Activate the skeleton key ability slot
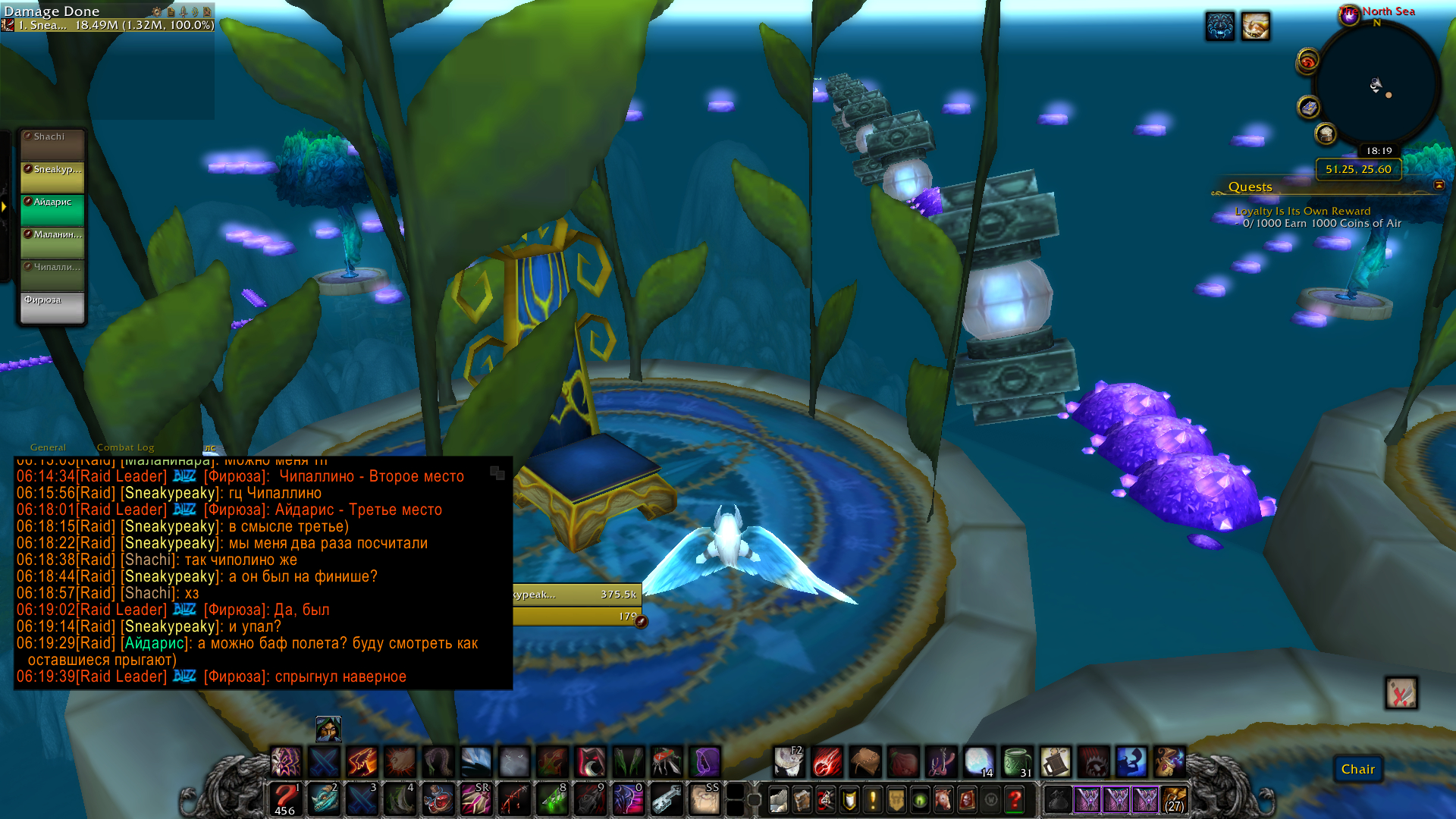 click(x=667, y=799)
